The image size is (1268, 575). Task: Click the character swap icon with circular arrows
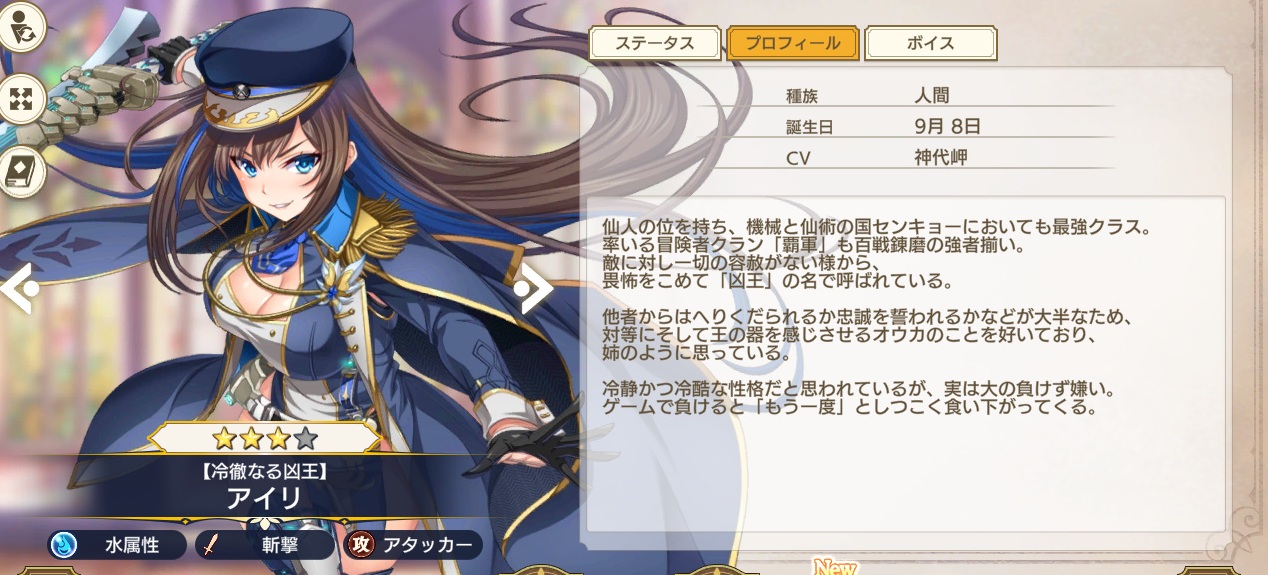tap(20, 27)
